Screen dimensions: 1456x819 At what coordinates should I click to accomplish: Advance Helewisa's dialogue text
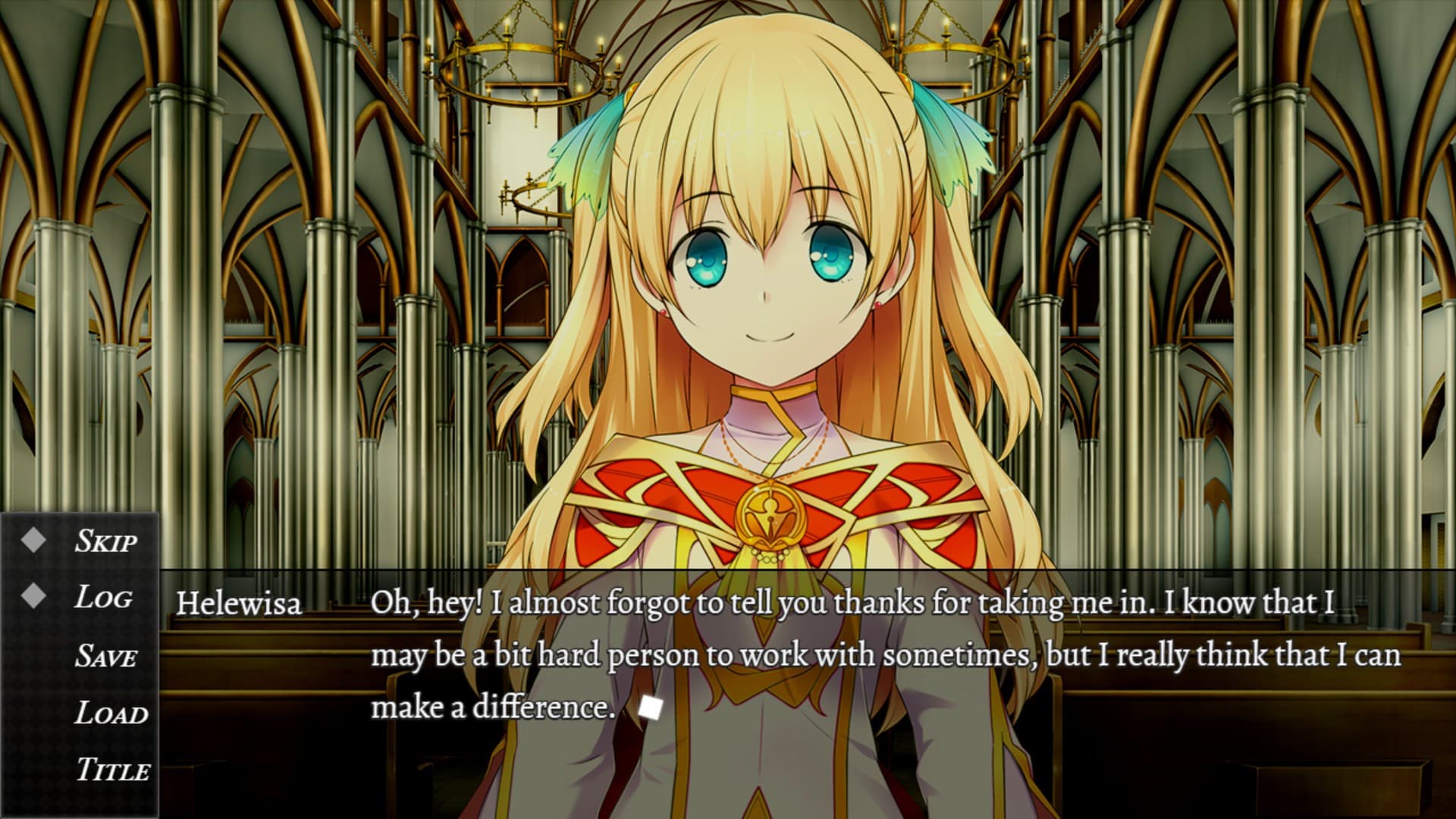click(x=651, y=708)
